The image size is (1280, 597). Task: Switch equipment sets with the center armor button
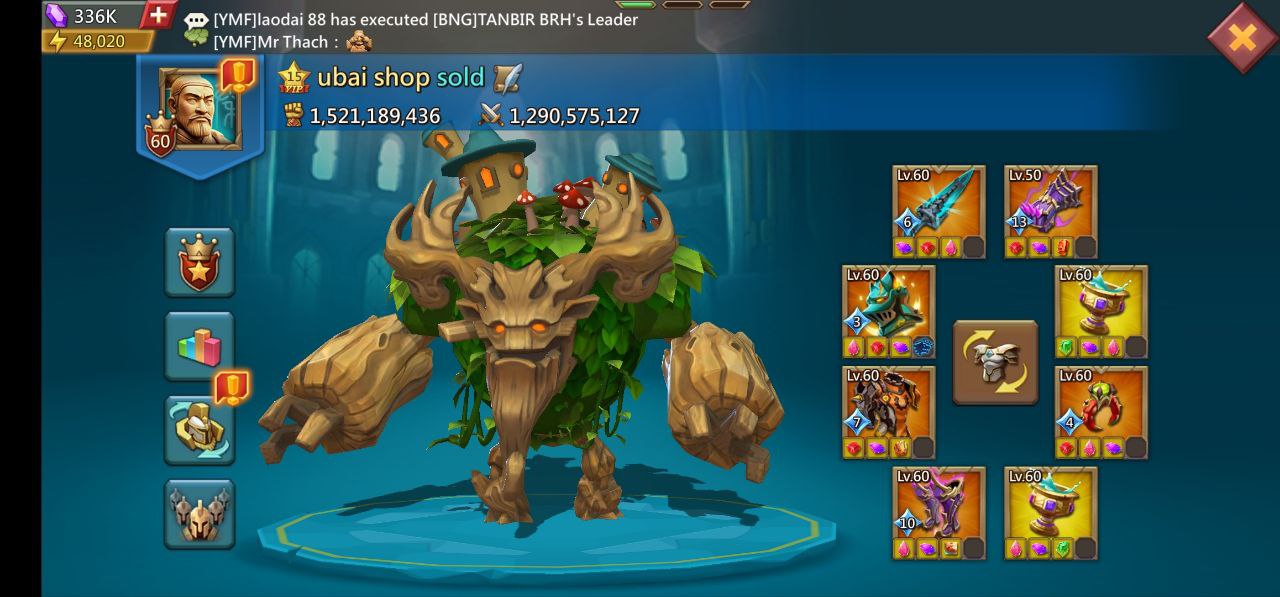[995, 362]
